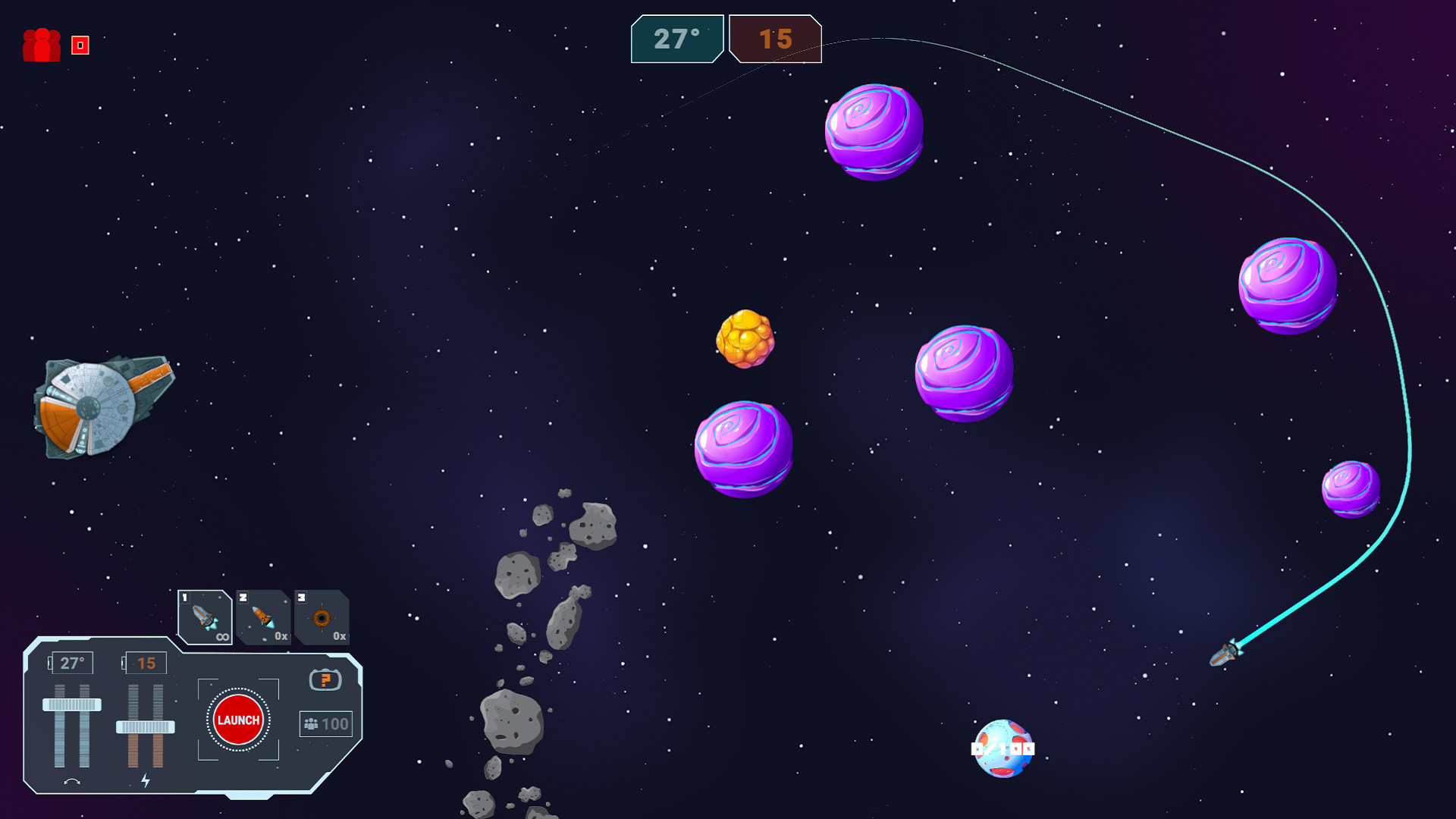
Task: Click the red crowd icon in top-left corner
Action: click(x=43, y=45)
